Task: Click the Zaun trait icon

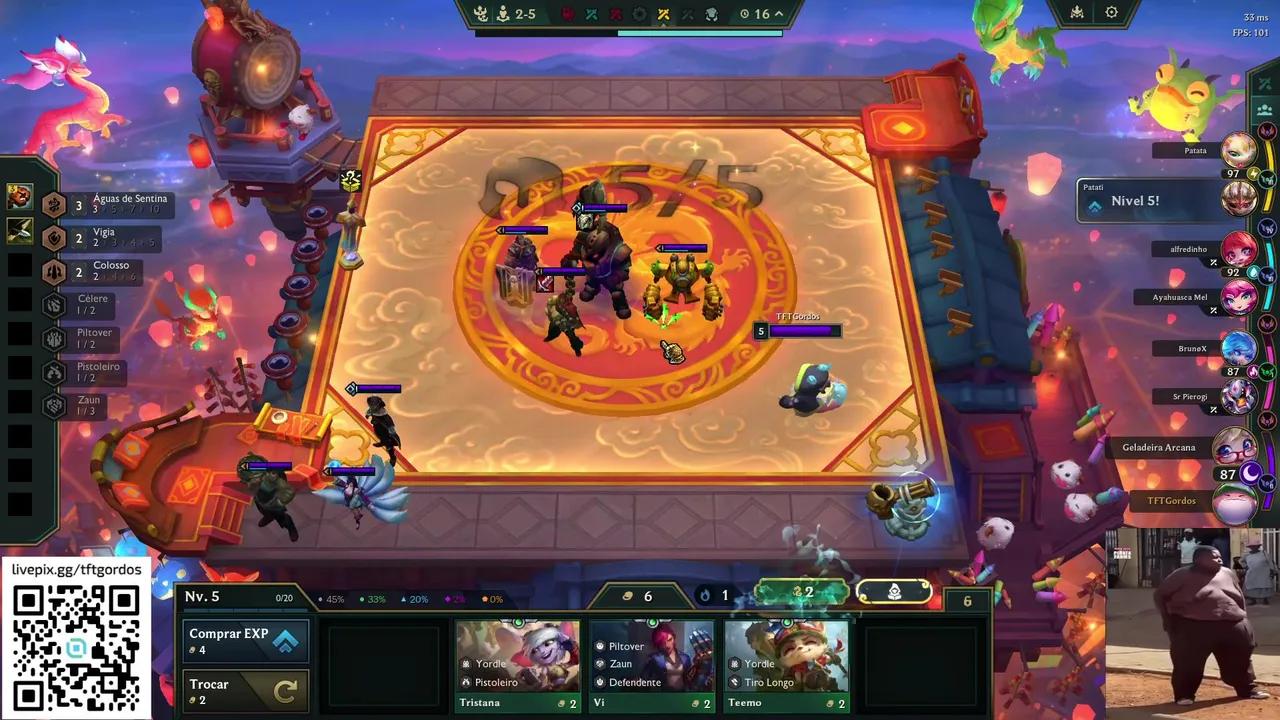Action: click(56, 406)
